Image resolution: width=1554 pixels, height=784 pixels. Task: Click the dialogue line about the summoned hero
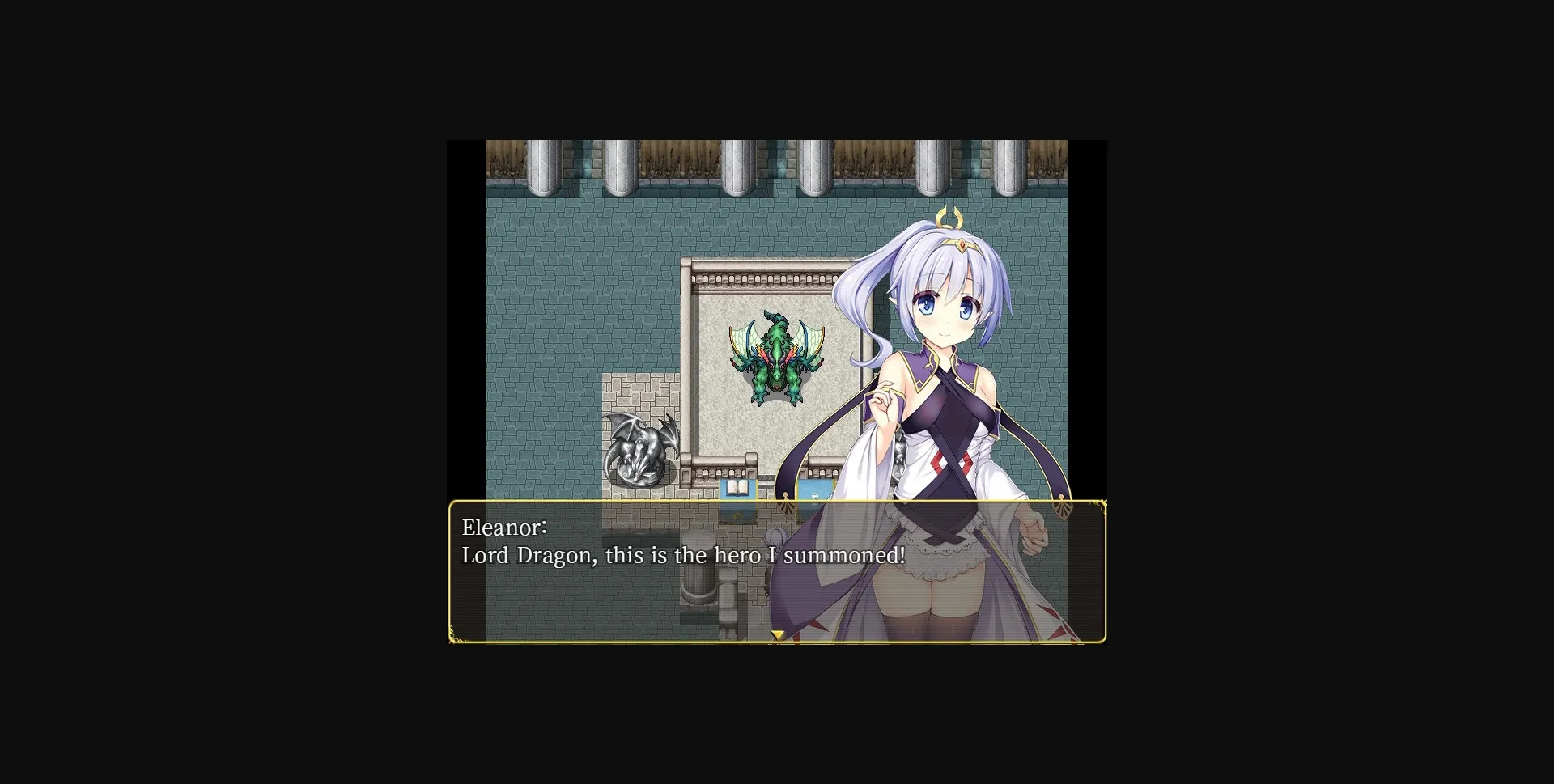click(682, 556)
